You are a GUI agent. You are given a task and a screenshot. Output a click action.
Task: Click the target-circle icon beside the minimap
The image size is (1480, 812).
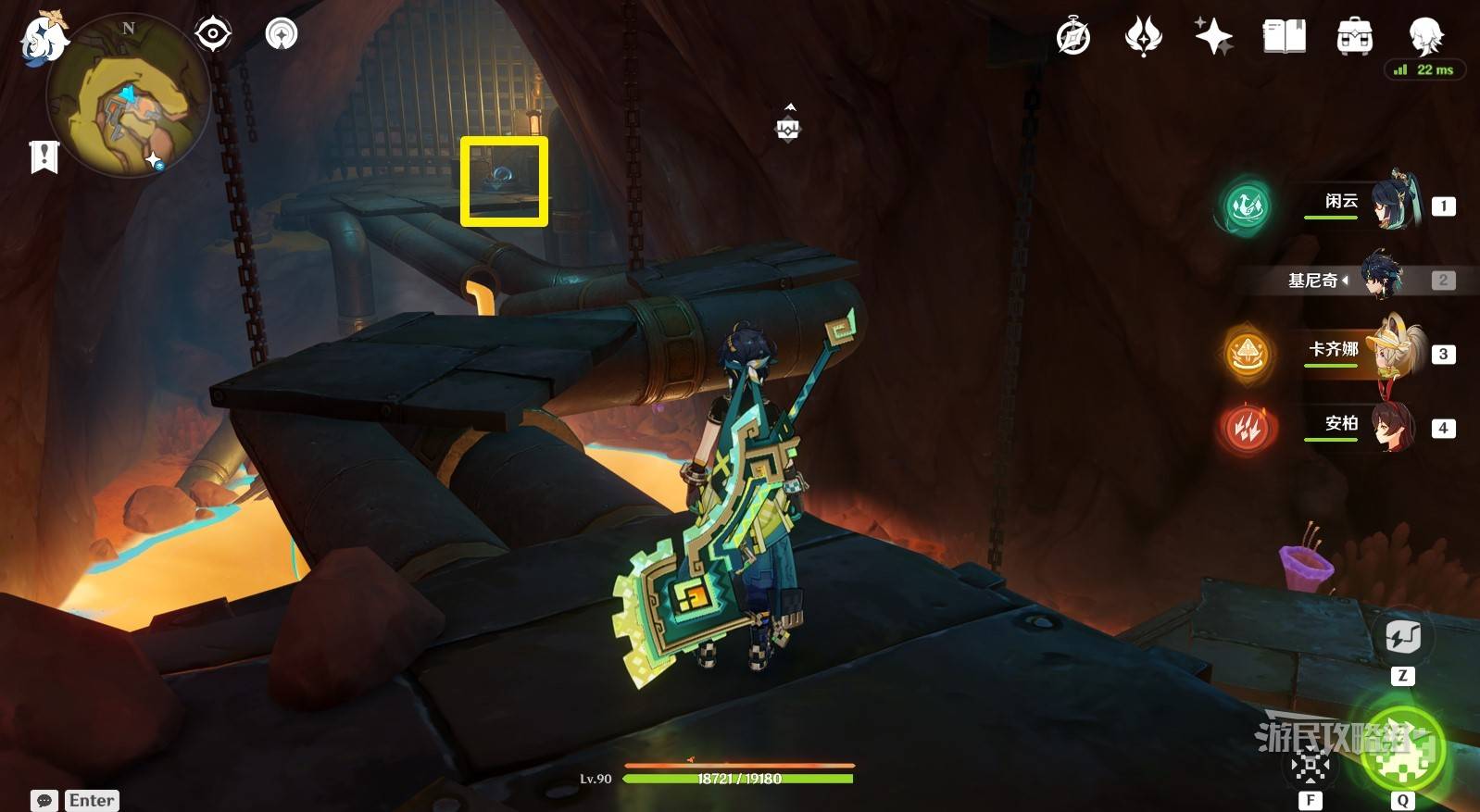pos(213,34)
